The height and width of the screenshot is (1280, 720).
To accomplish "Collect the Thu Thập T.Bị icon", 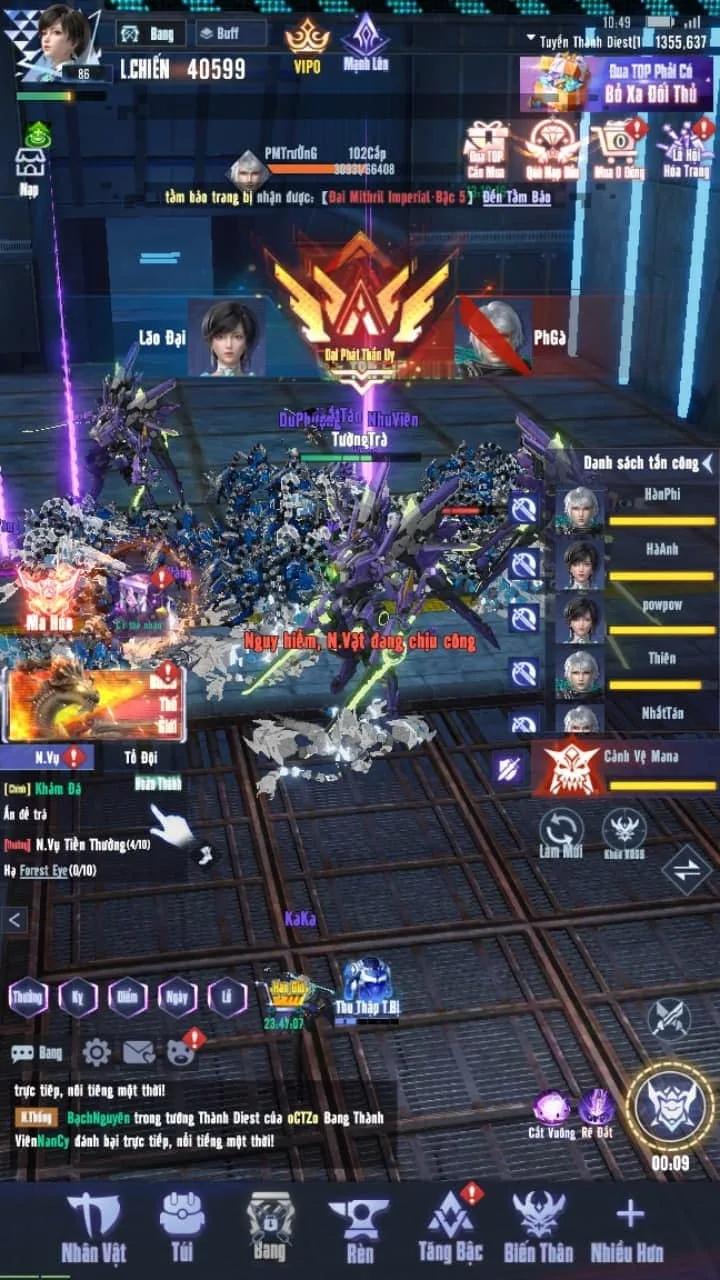I will tap(367, 987).
